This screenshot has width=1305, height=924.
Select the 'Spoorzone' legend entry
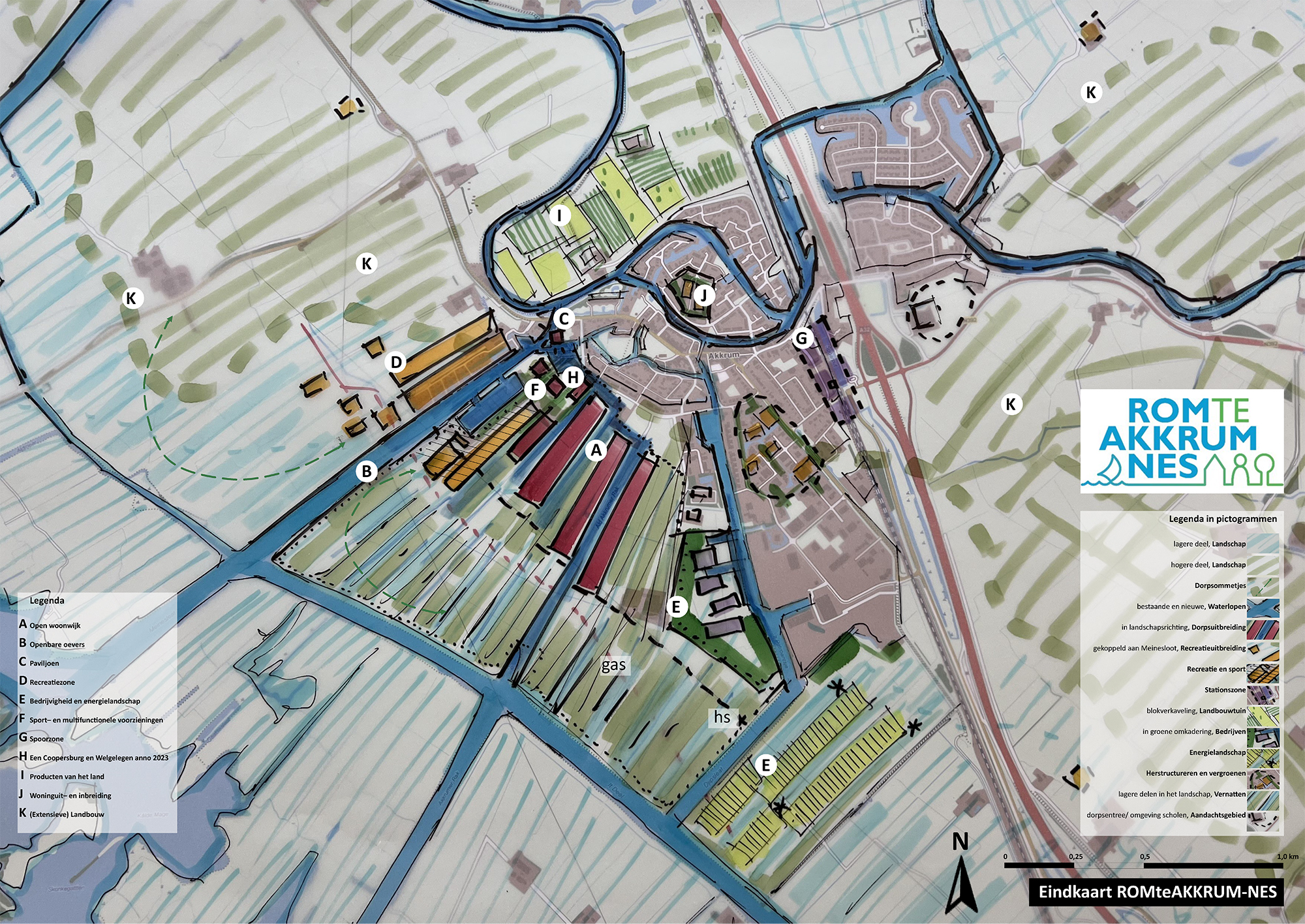tap(46, 739)
